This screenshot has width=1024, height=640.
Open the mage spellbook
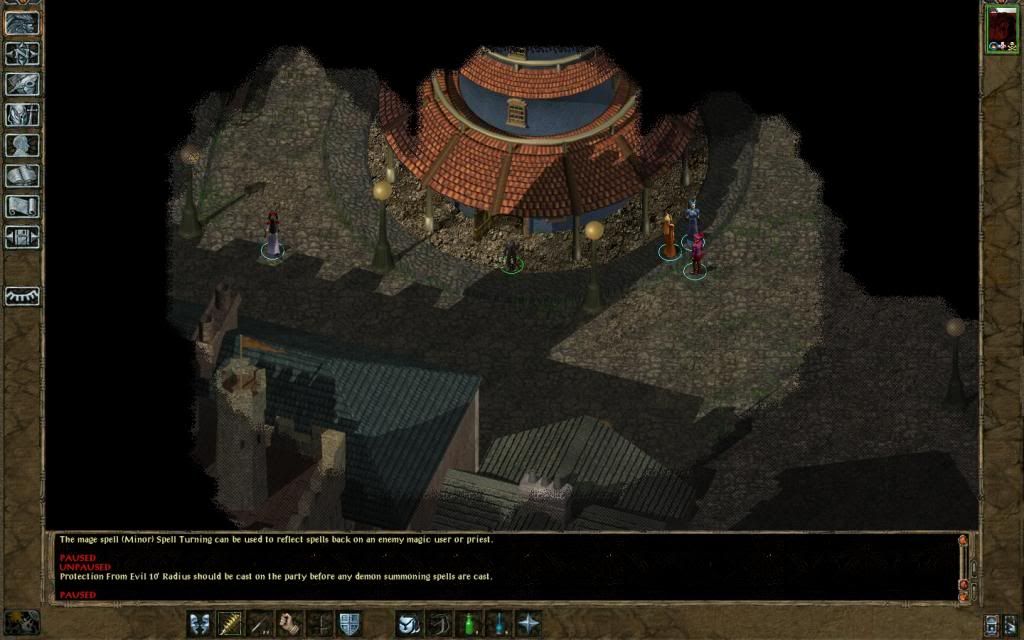click(22, 177)
